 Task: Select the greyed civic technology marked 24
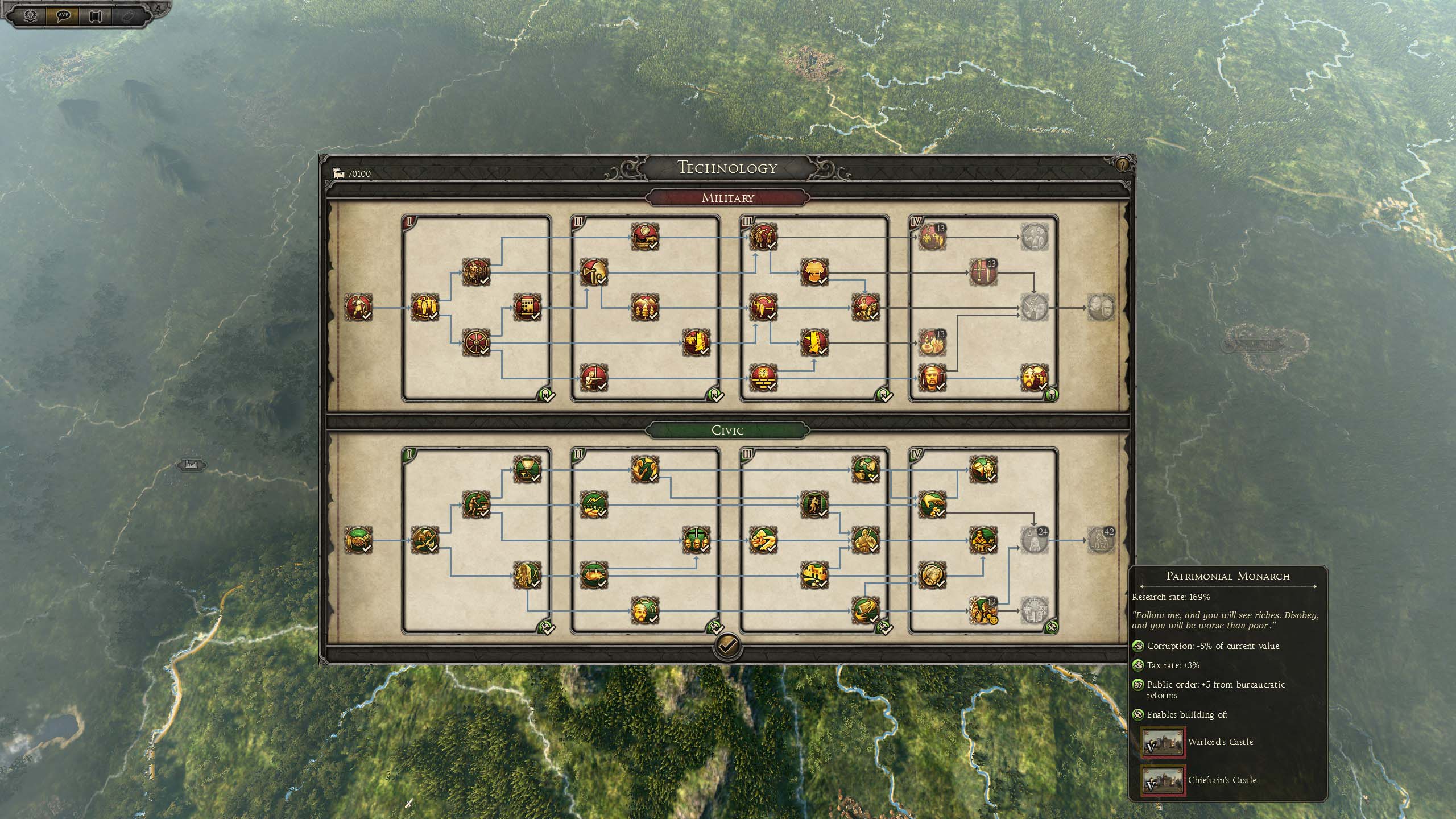tap(1033, 540)
